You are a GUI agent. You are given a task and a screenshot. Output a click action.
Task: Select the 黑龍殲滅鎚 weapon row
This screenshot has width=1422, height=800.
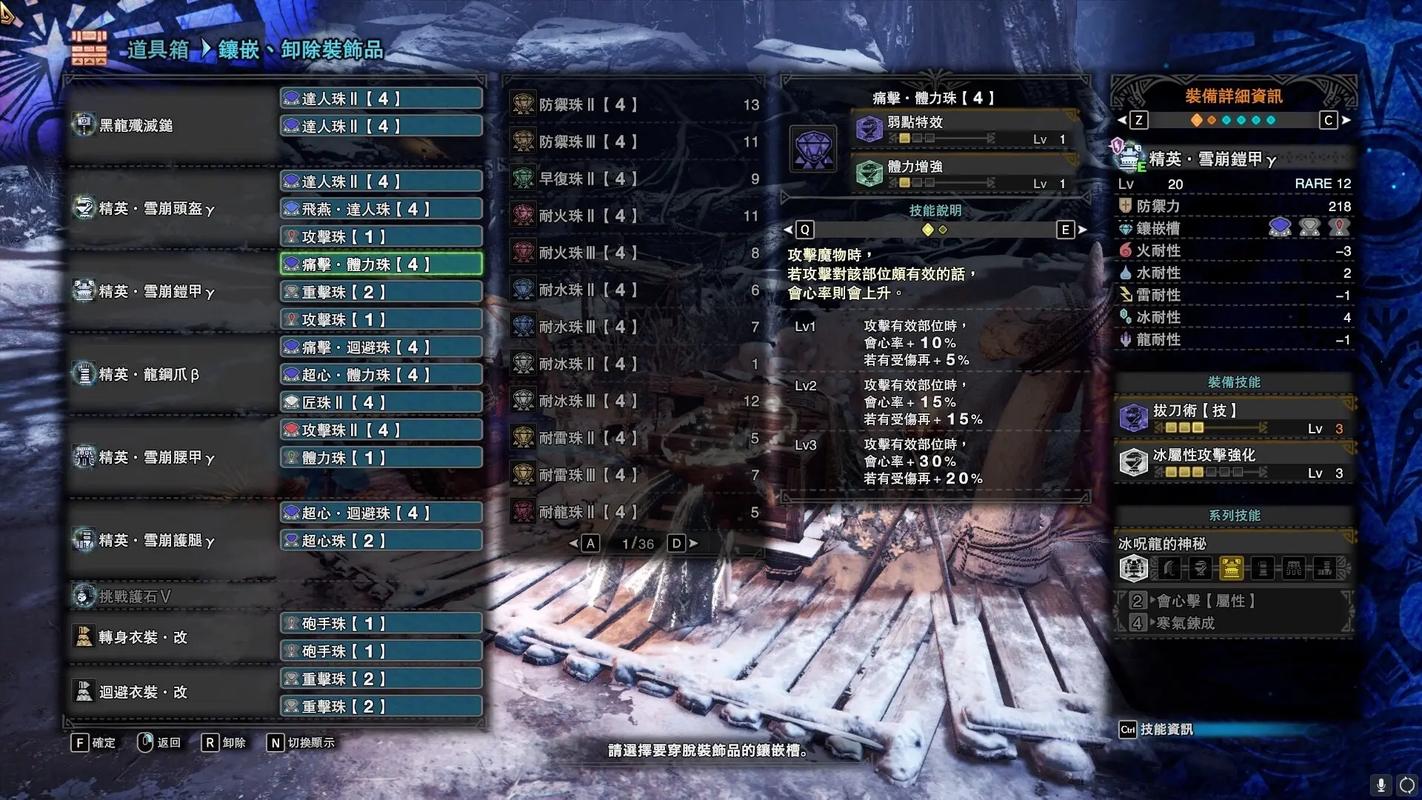pos(170,126)
